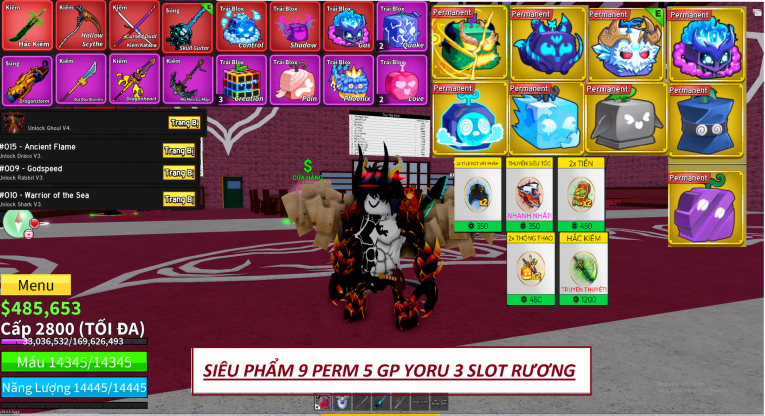Image resolution: width=765 pixels, height=416 pixels.
Task: Choose the Quake fruit slot
Action: (x=402, y=26)
